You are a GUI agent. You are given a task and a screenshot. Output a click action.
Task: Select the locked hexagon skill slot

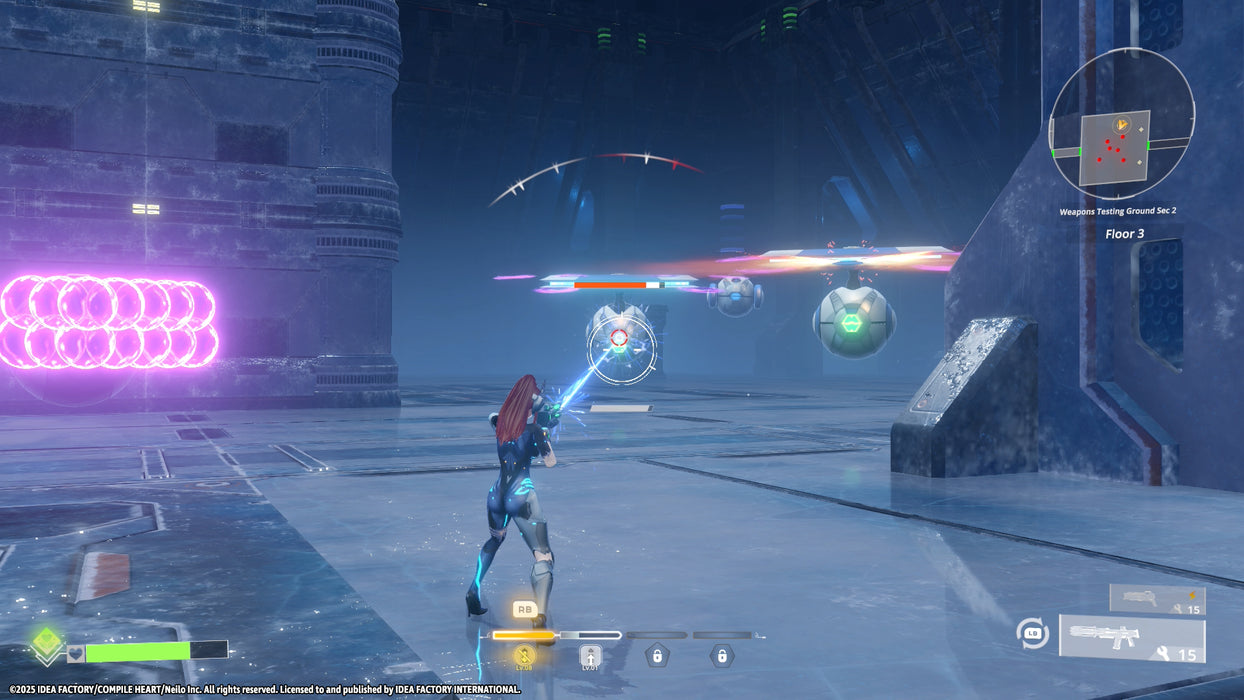(x=721, y=656)
